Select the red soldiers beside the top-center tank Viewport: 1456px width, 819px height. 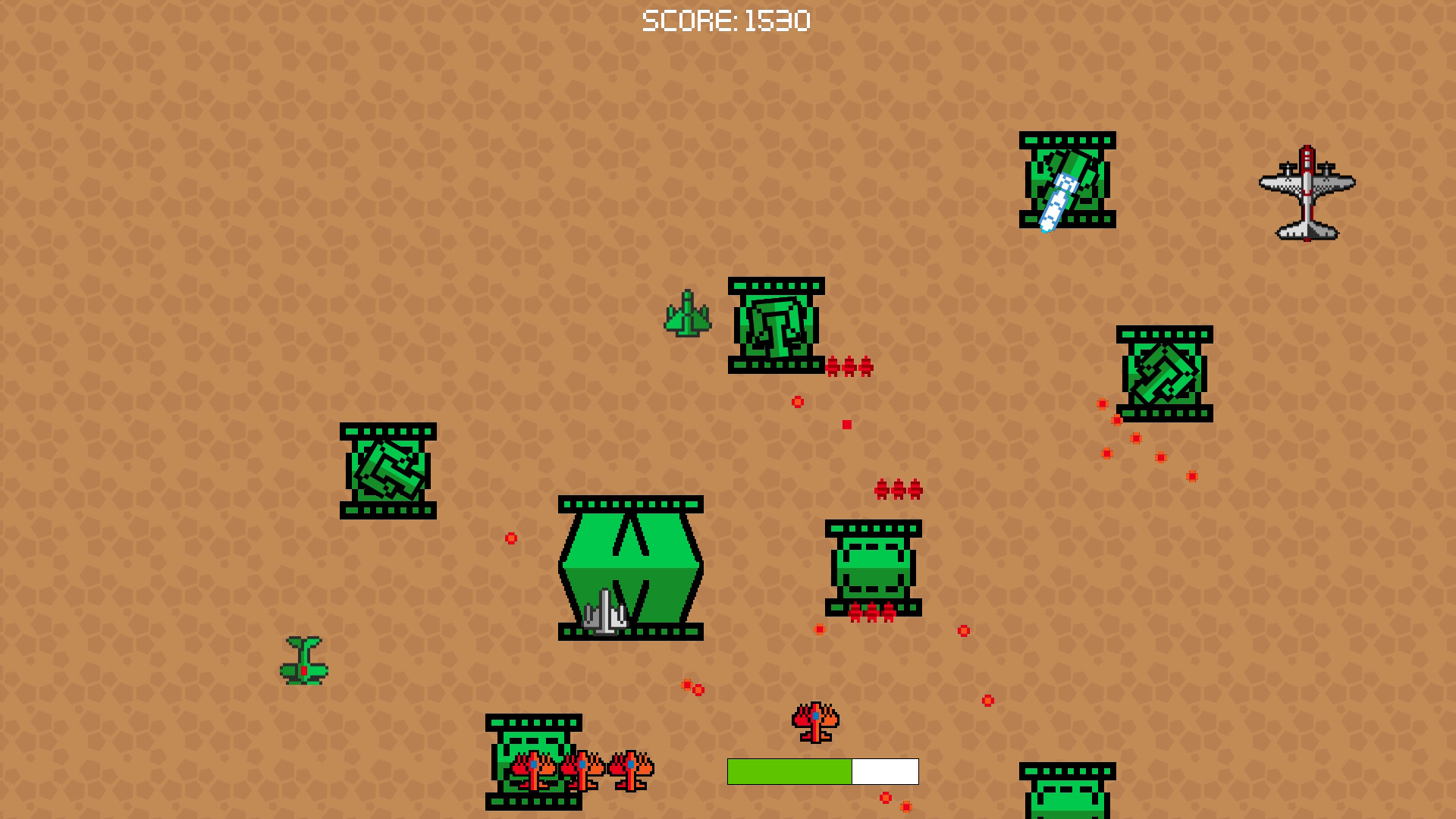849,366
